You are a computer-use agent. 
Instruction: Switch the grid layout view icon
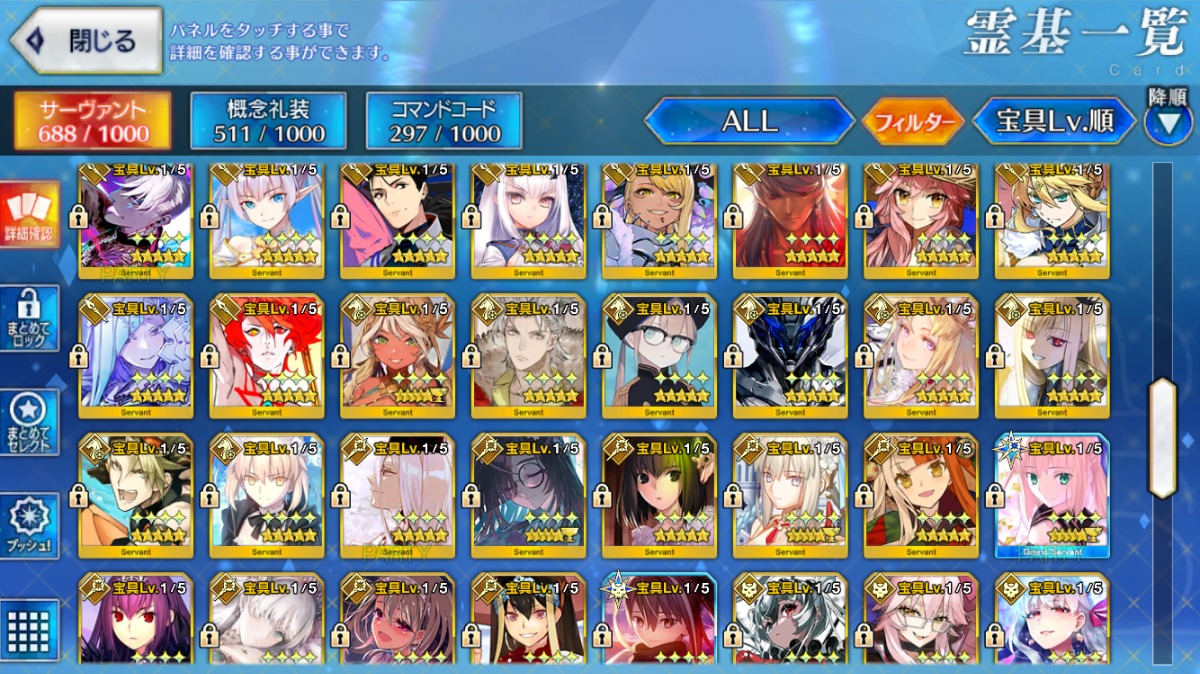pos(29,628)
